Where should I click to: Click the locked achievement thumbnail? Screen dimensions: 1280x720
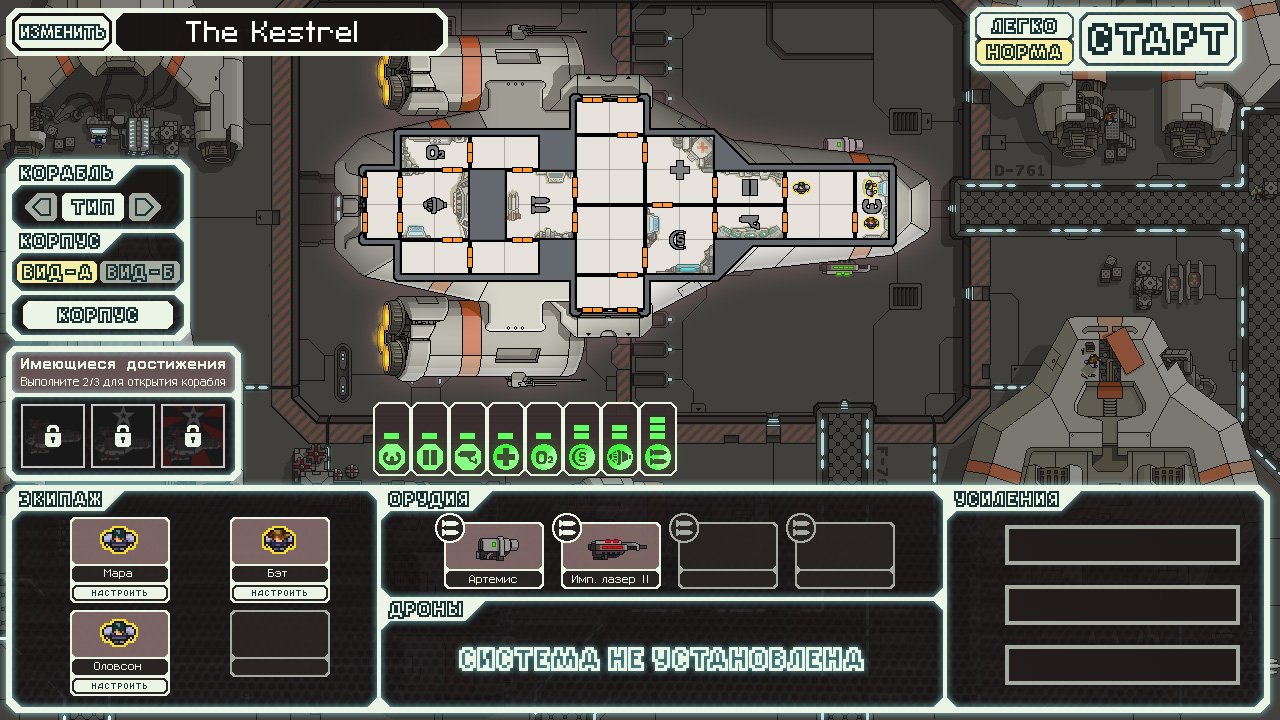click(x=51, y=435)
